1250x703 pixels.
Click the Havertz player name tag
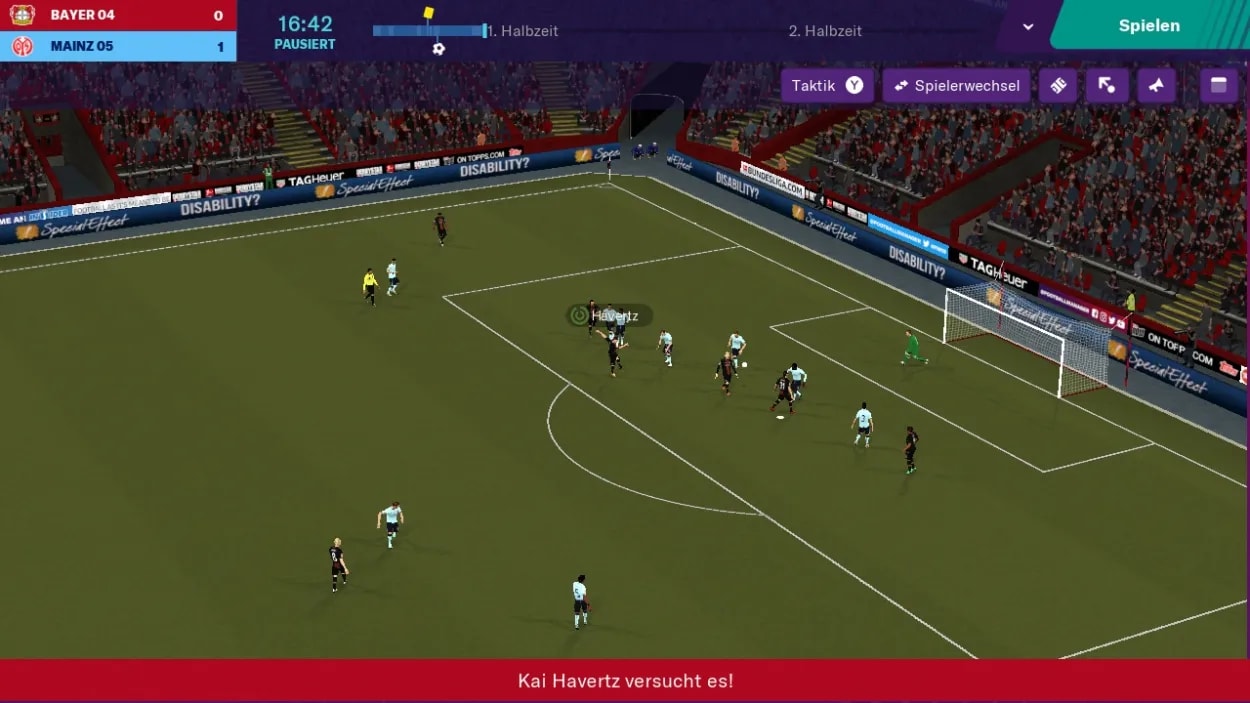coord(610,316)
